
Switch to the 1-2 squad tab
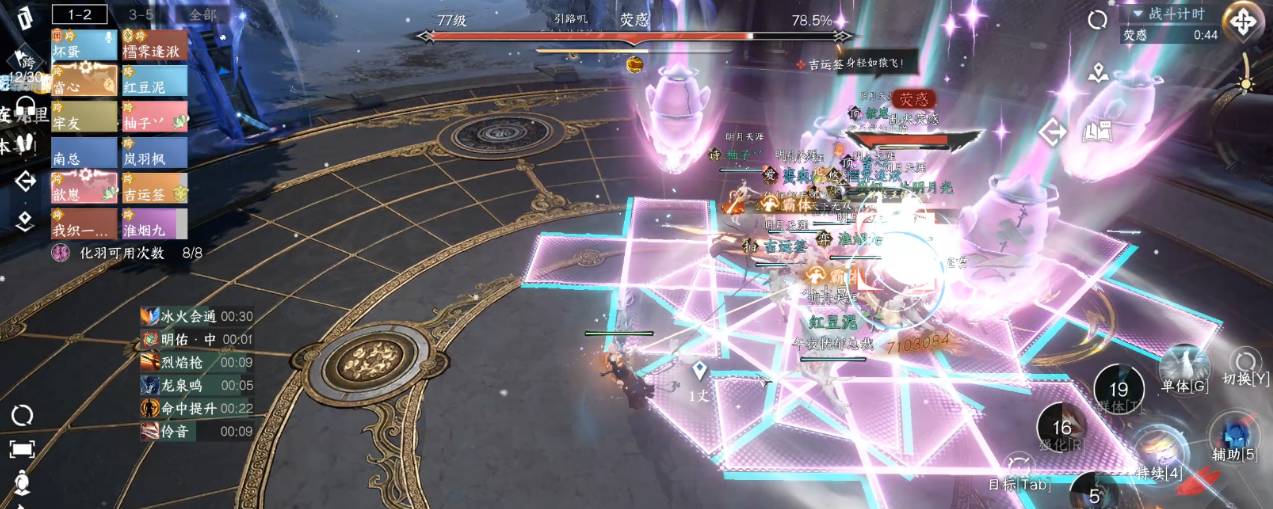coord(79,14)
